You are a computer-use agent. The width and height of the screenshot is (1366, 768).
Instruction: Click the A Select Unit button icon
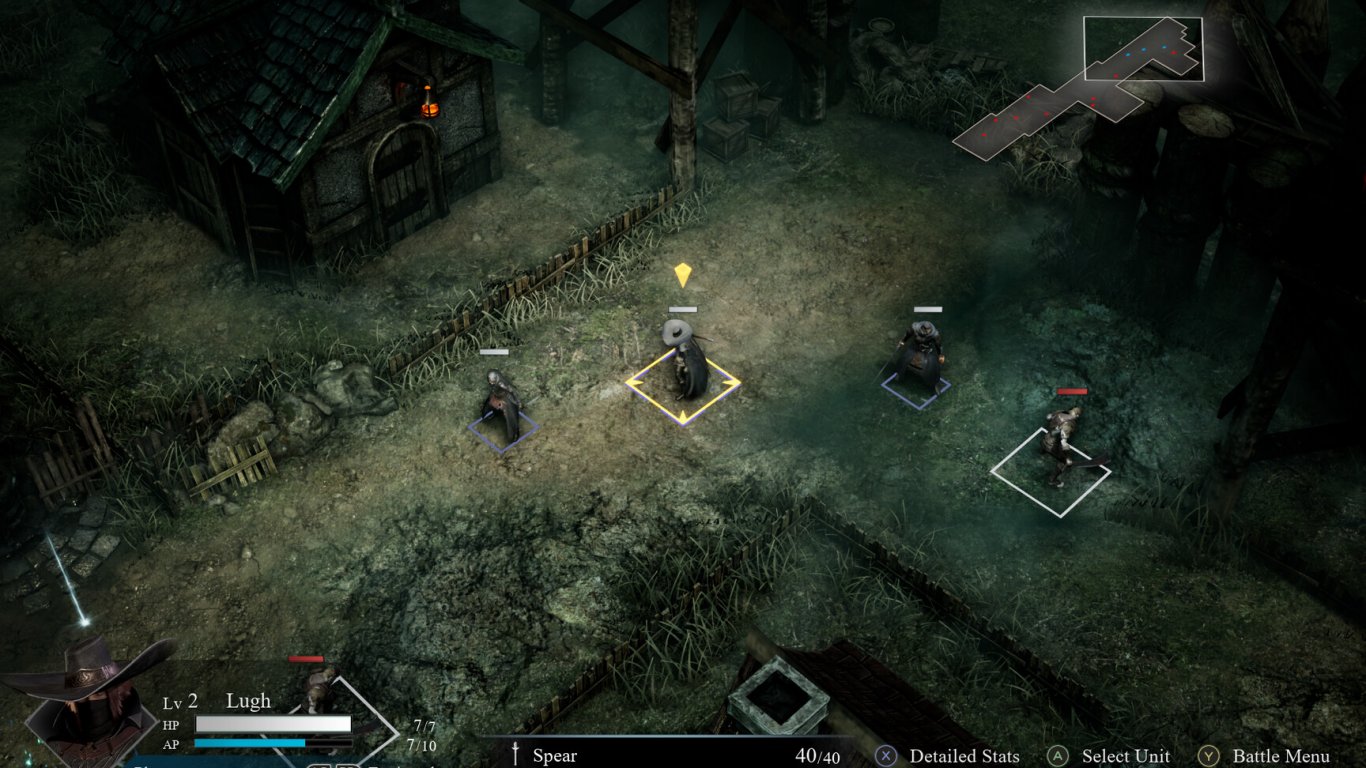point(1057,757)
